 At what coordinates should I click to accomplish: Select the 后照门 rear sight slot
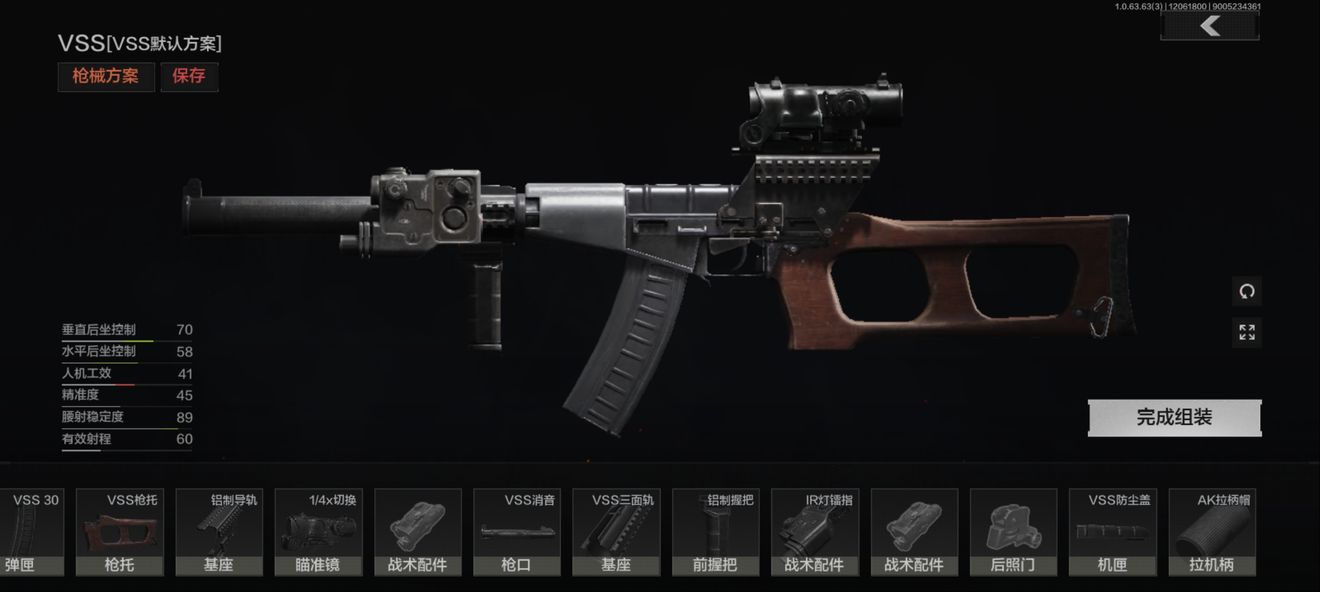coord(1013,532)
